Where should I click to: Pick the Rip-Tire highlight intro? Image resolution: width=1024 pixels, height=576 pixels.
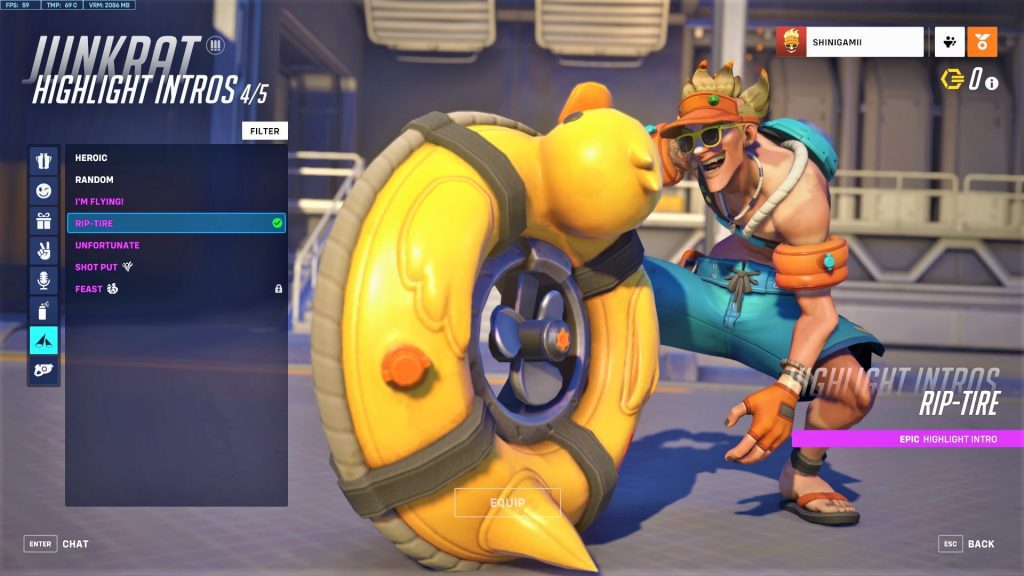click(176, 223)
